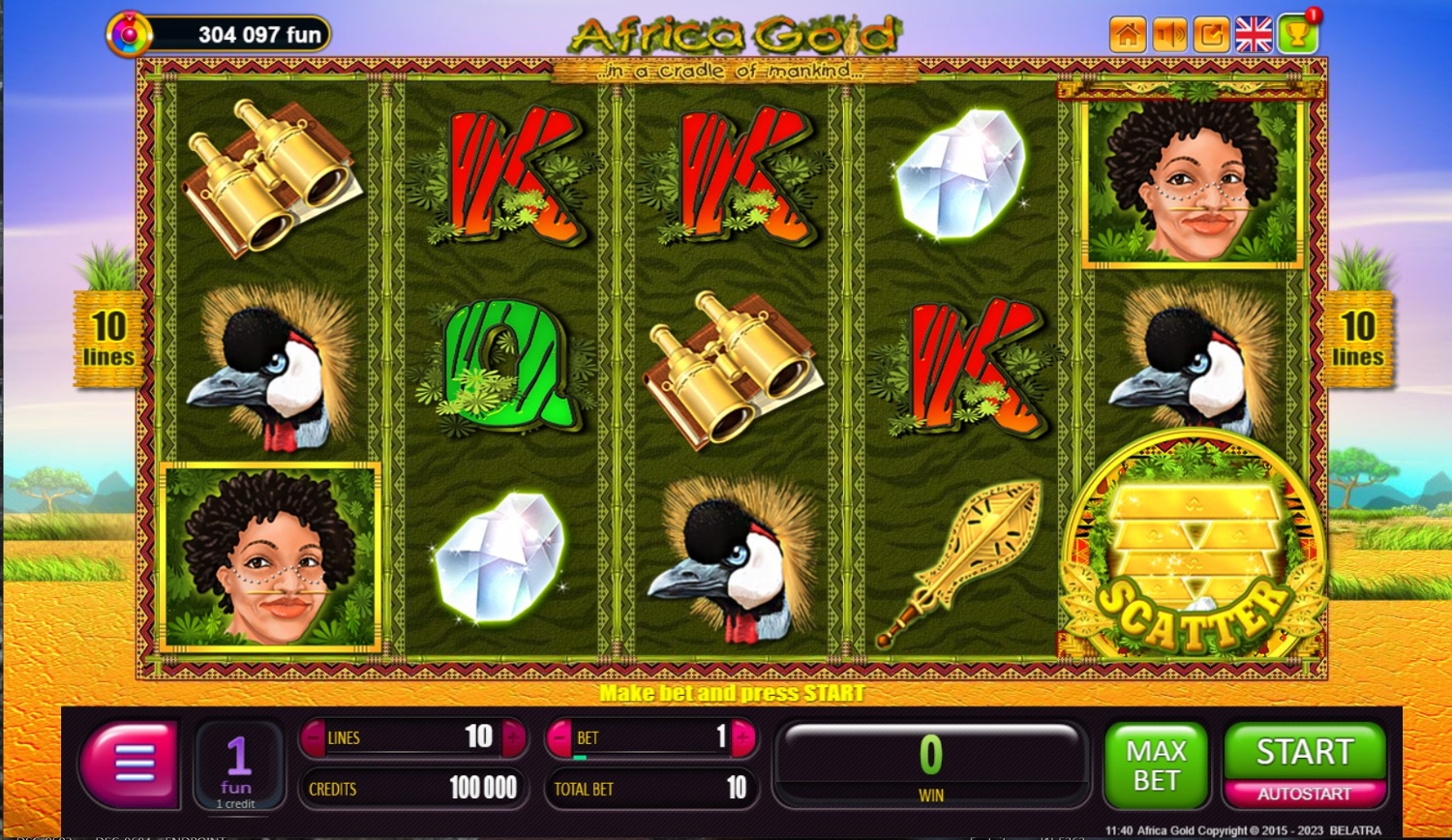Viewport: 1452px width, 840px height.
Task: Raise the bet with the plus button
Action: (743, 738)
